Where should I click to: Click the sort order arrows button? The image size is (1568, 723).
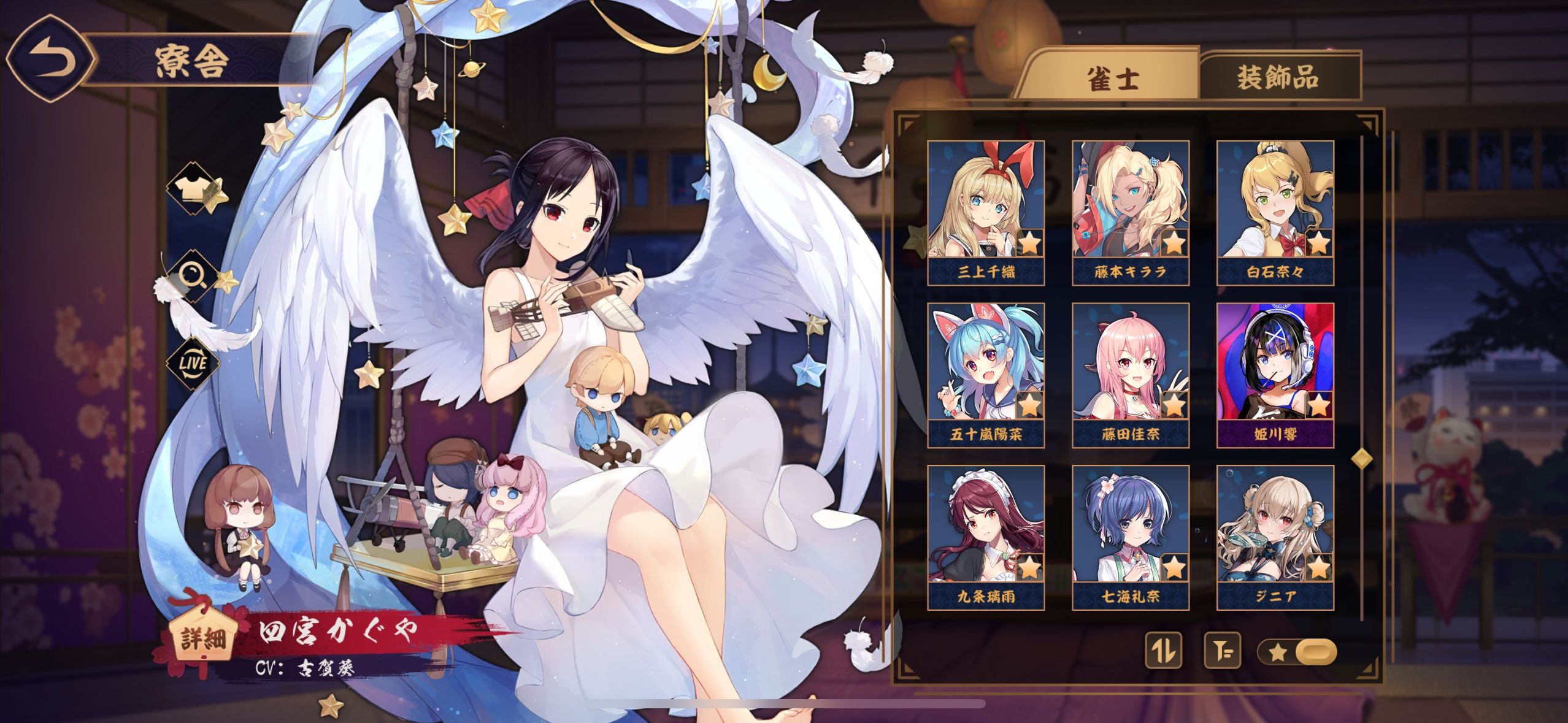1164,650
